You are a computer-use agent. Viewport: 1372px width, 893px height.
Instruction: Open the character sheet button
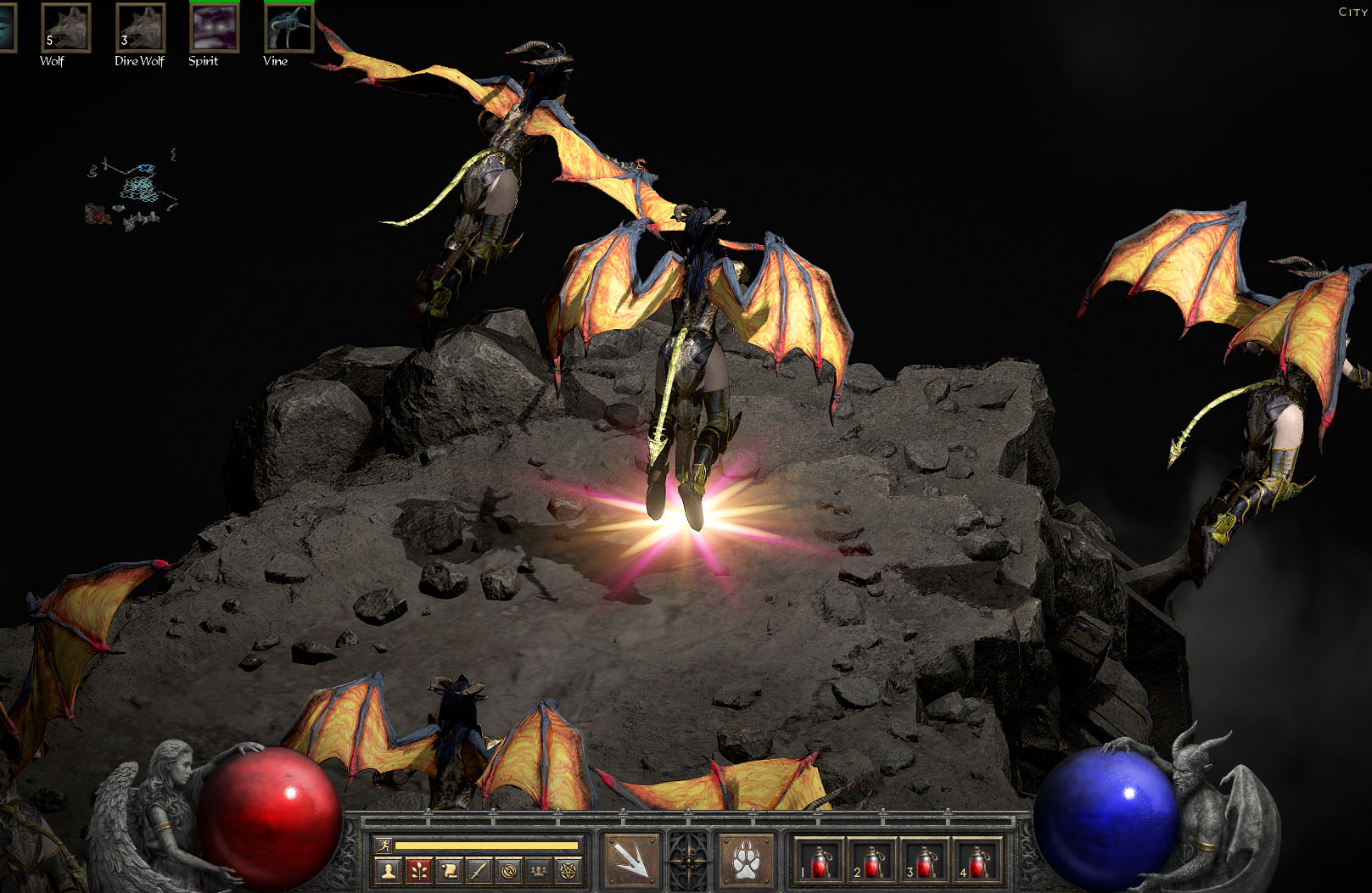coord(389,870)
